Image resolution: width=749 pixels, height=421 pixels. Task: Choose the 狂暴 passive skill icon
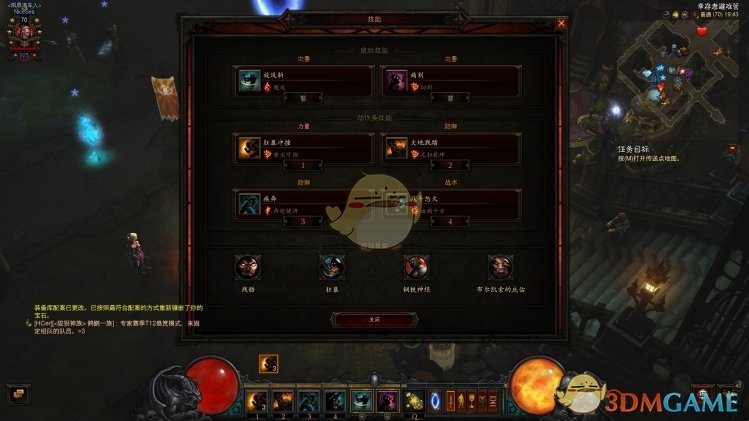331,267
